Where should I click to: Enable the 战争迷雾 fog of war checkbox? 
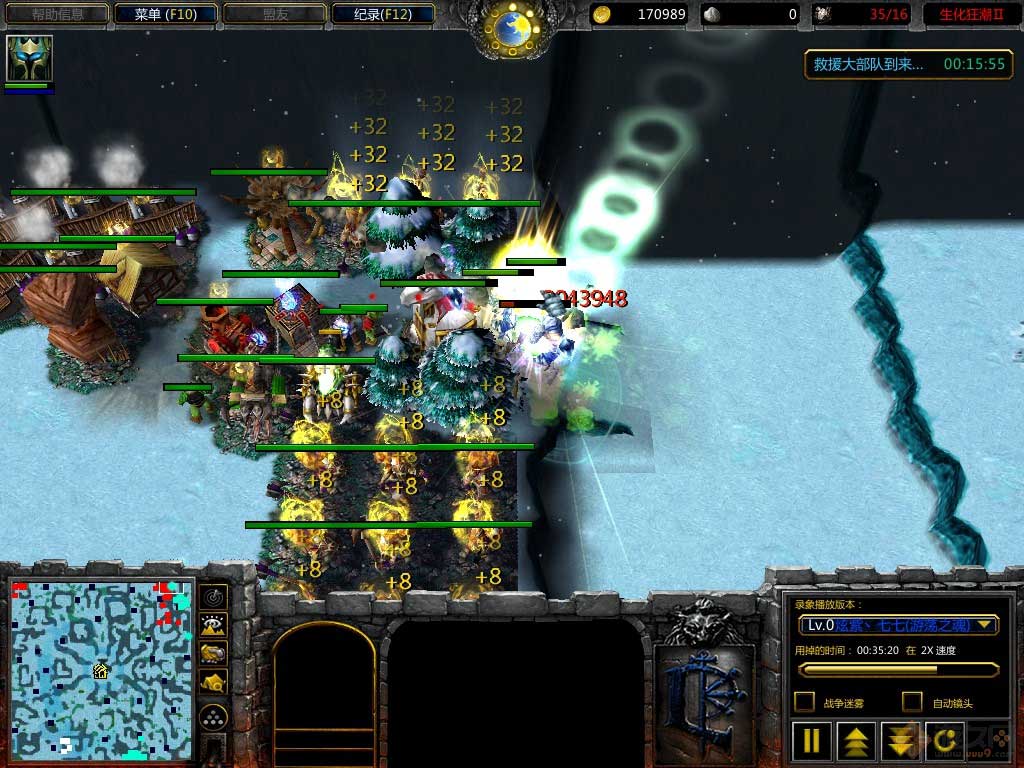coord(804,702)
